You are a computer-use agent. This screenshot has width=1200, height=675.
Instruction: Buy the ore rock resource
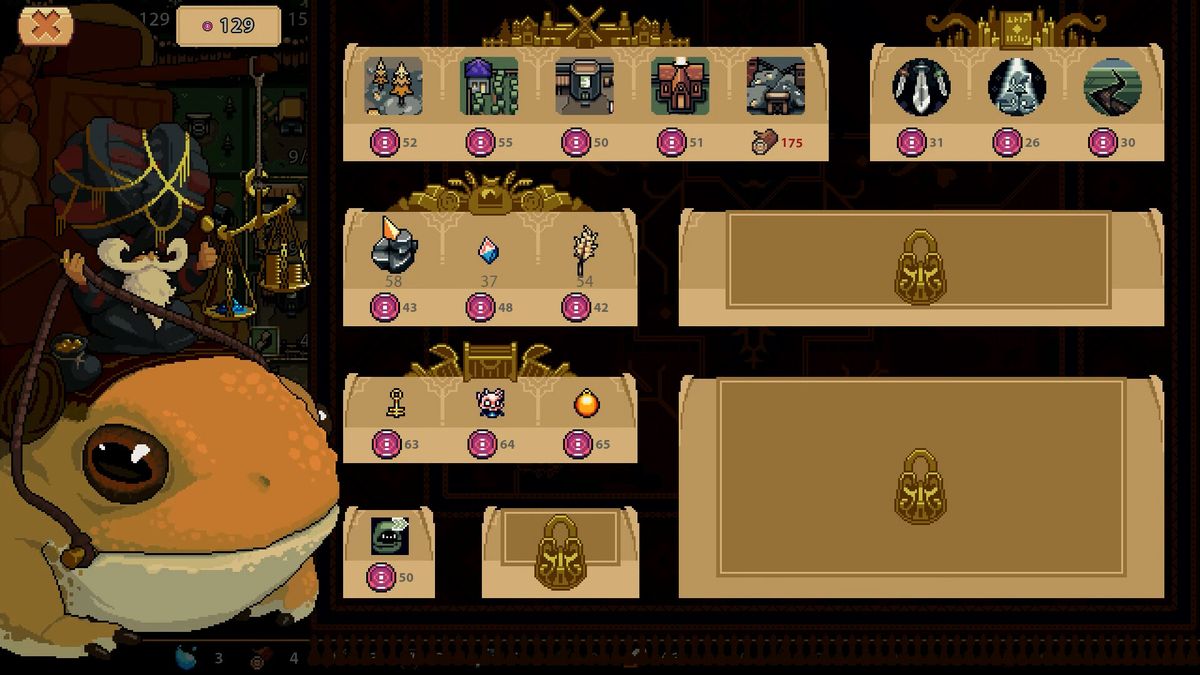[x=393, y=246]
